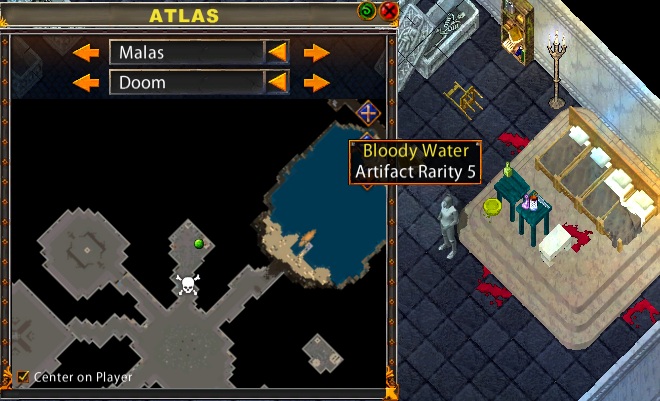Select next area with right arrow beside Doom
This screenshot has width=660, height=401.
pos(316,82)
